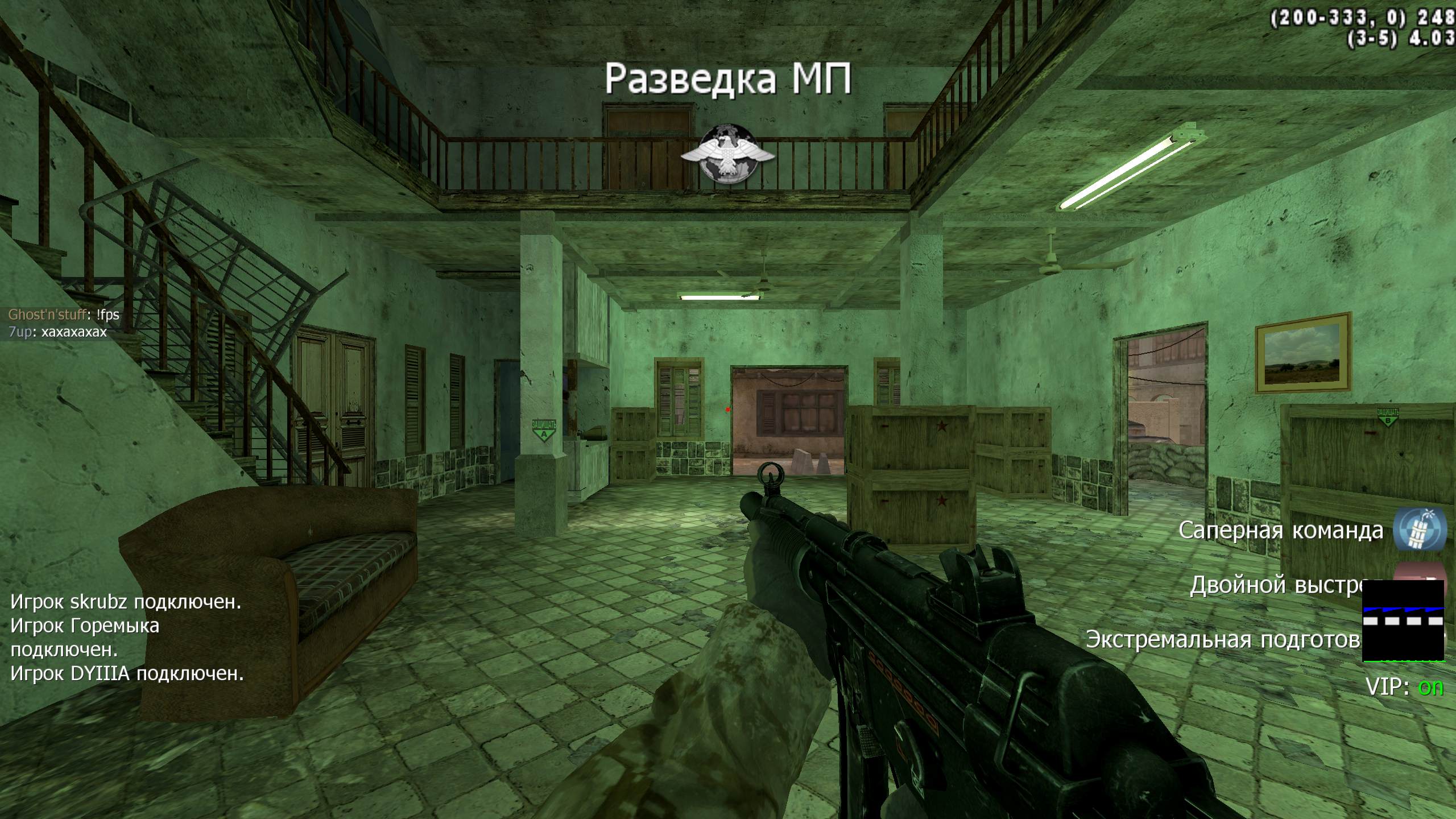Screen dimensions: 1456x819
Task: Click the black lagometer graph
Action: (1403, 621)
